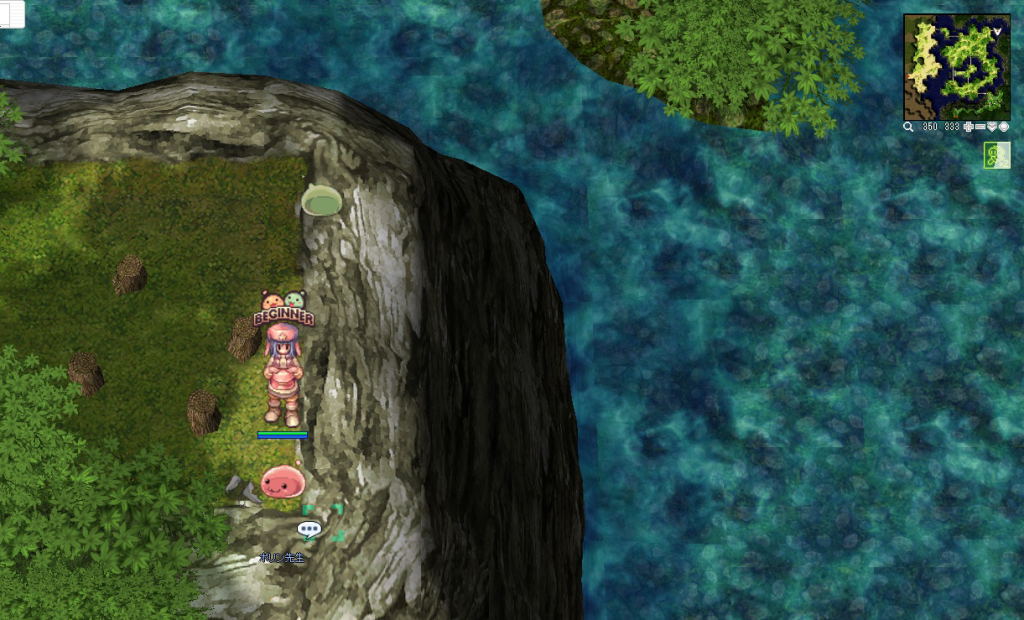Toggle the minimap double-chevron button
1024x620 pixels.
(991, 128)
